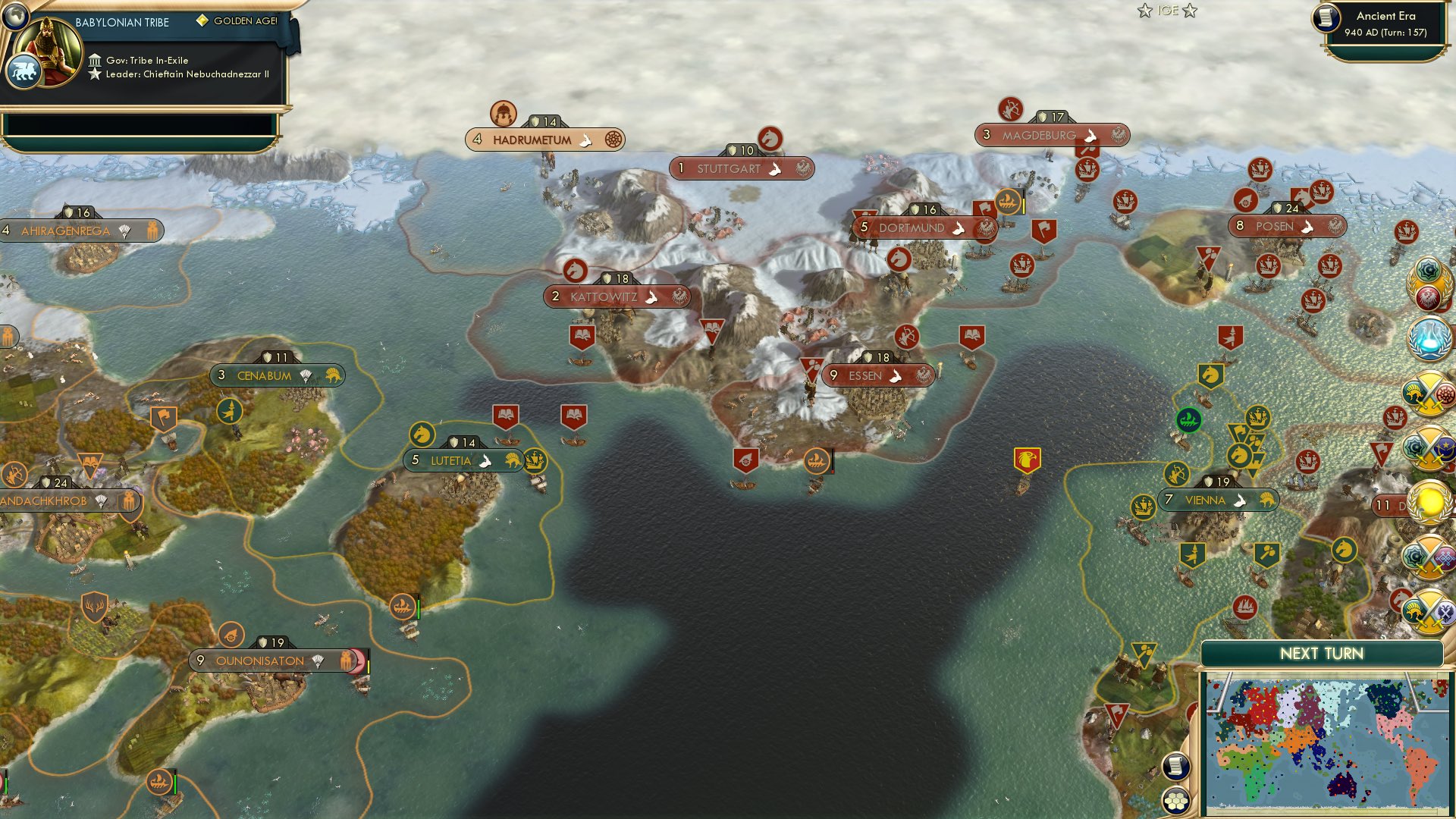Screen dimensions: 1456x819
Task: Open the notification log scroll beside the minimap
Action: click(x=1176, y=767)
